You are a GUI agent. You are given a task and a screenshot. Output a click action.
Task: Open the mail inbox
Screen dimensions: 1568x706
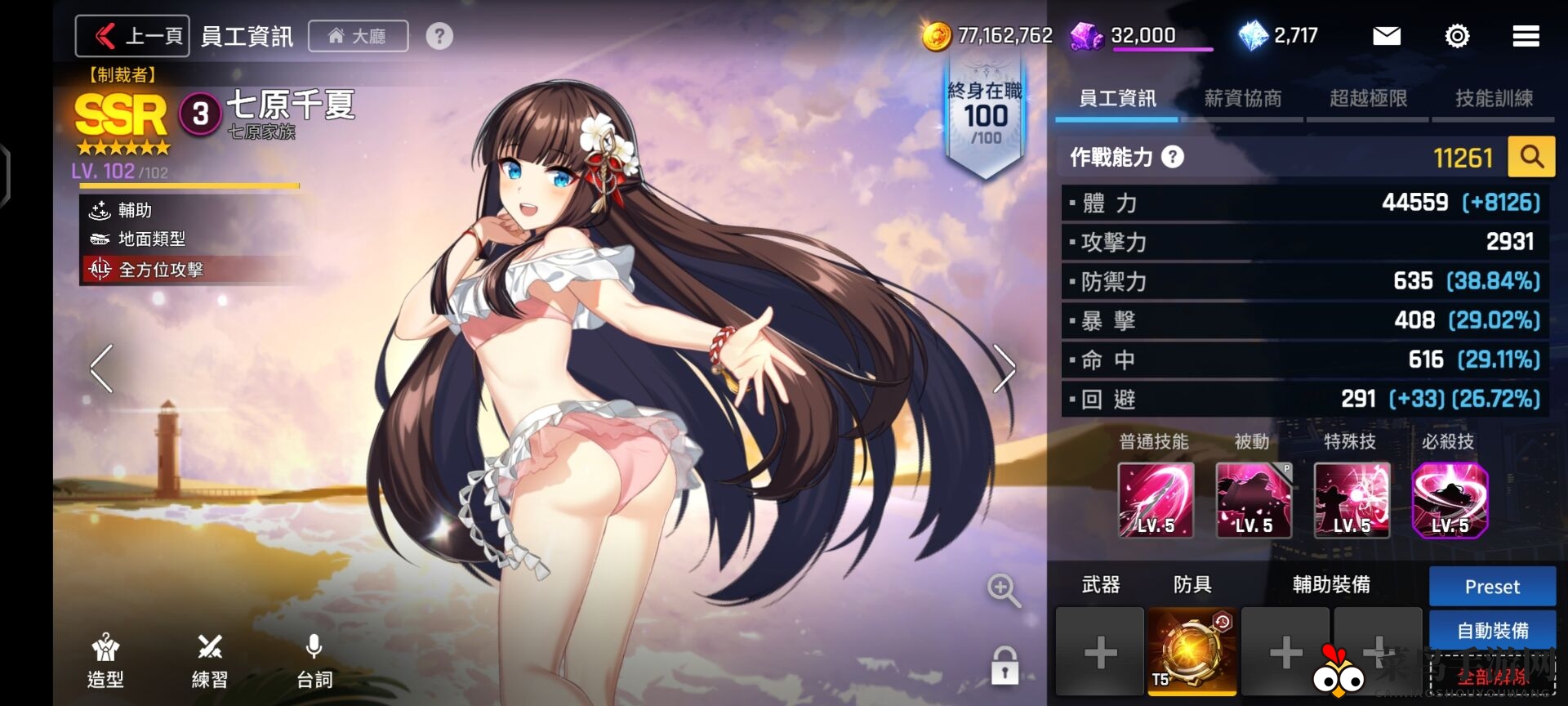pos(1386,36)
